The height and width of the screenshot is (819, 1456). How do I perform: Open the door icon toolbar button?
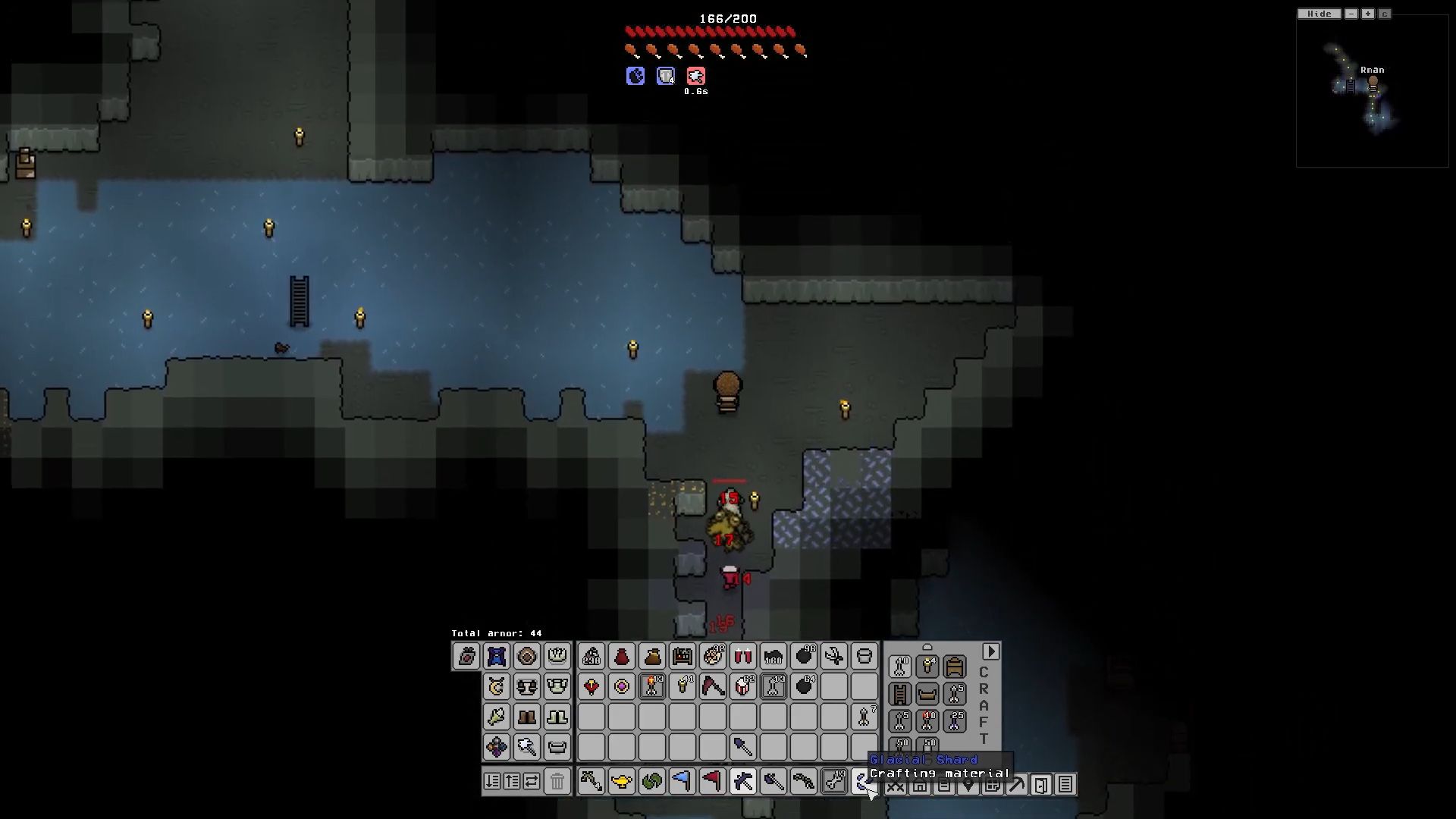(1041, 785)
